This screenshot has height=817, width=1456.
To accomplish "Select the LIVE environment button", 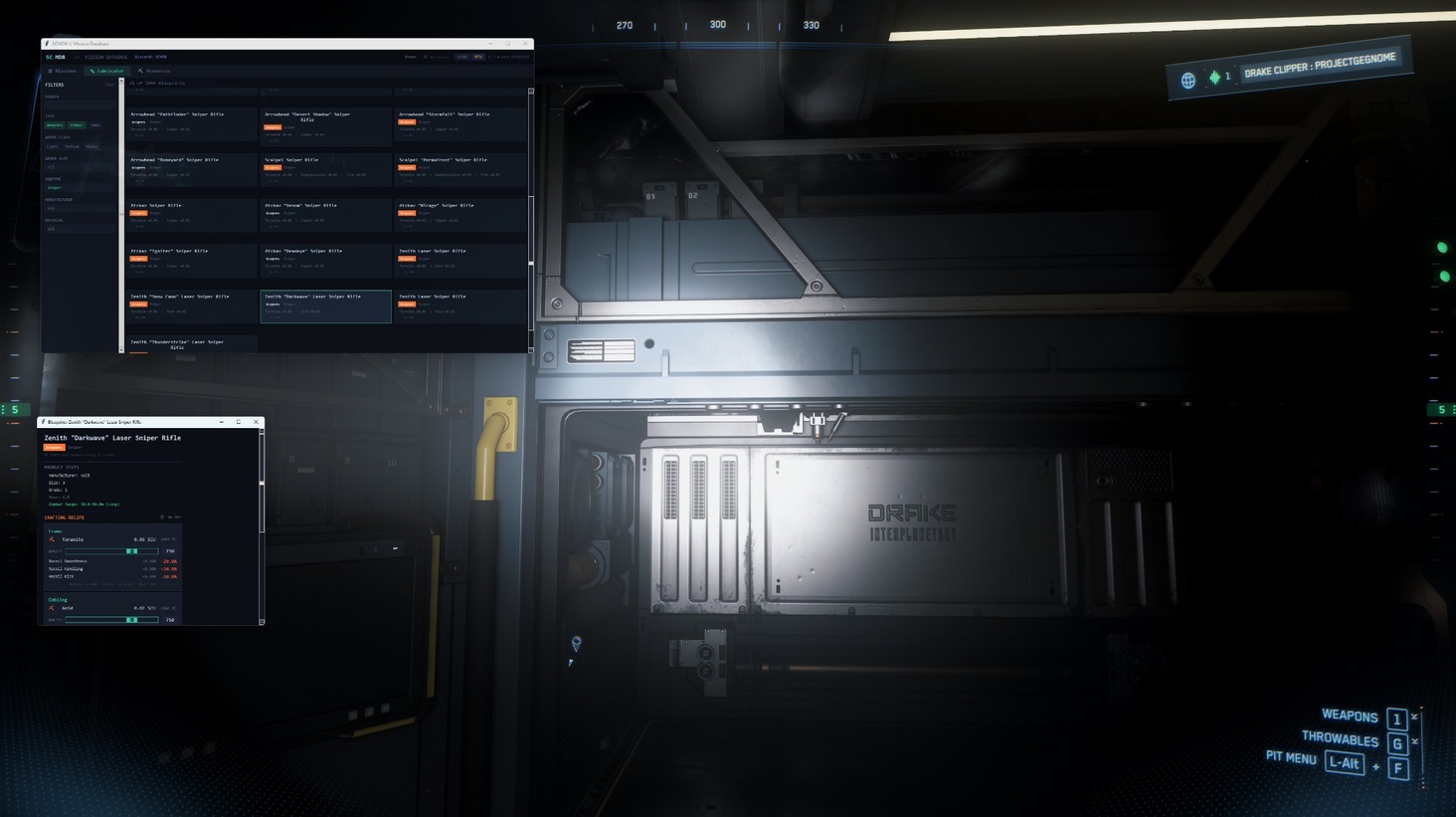I will [461, 57].
